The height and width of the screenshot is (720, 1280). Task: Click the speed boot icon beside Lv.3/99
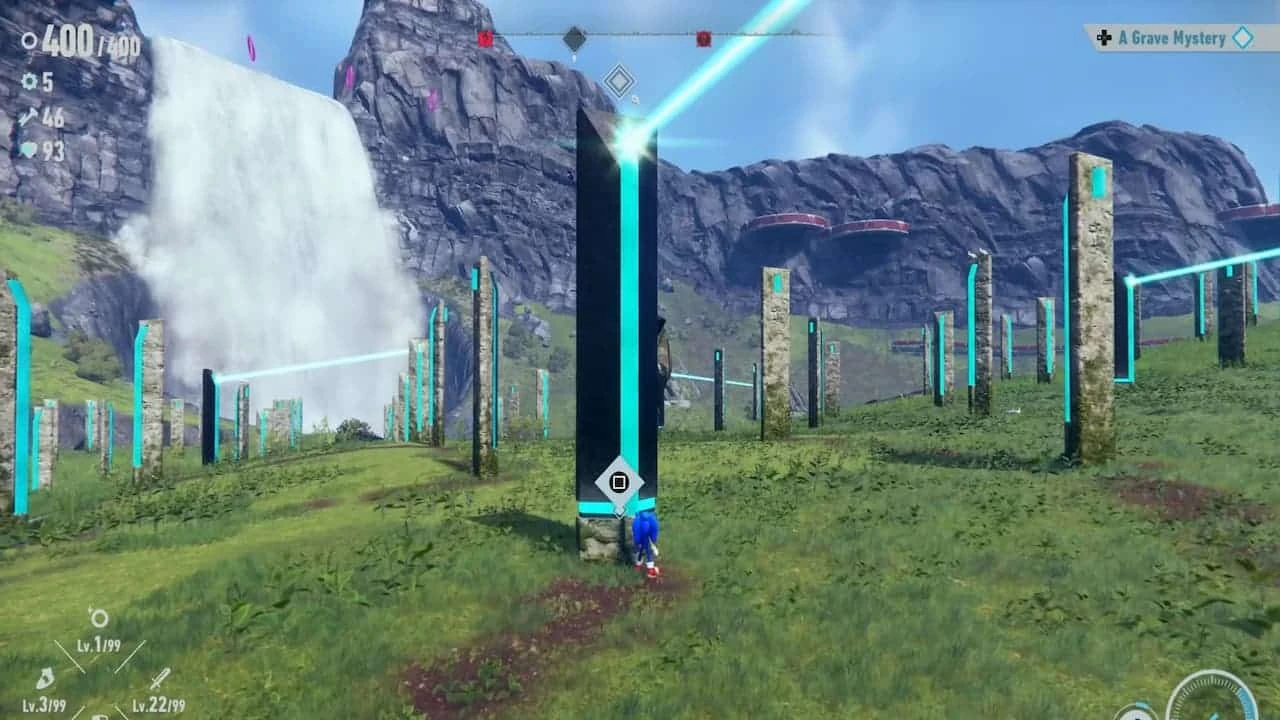point(46,677)
